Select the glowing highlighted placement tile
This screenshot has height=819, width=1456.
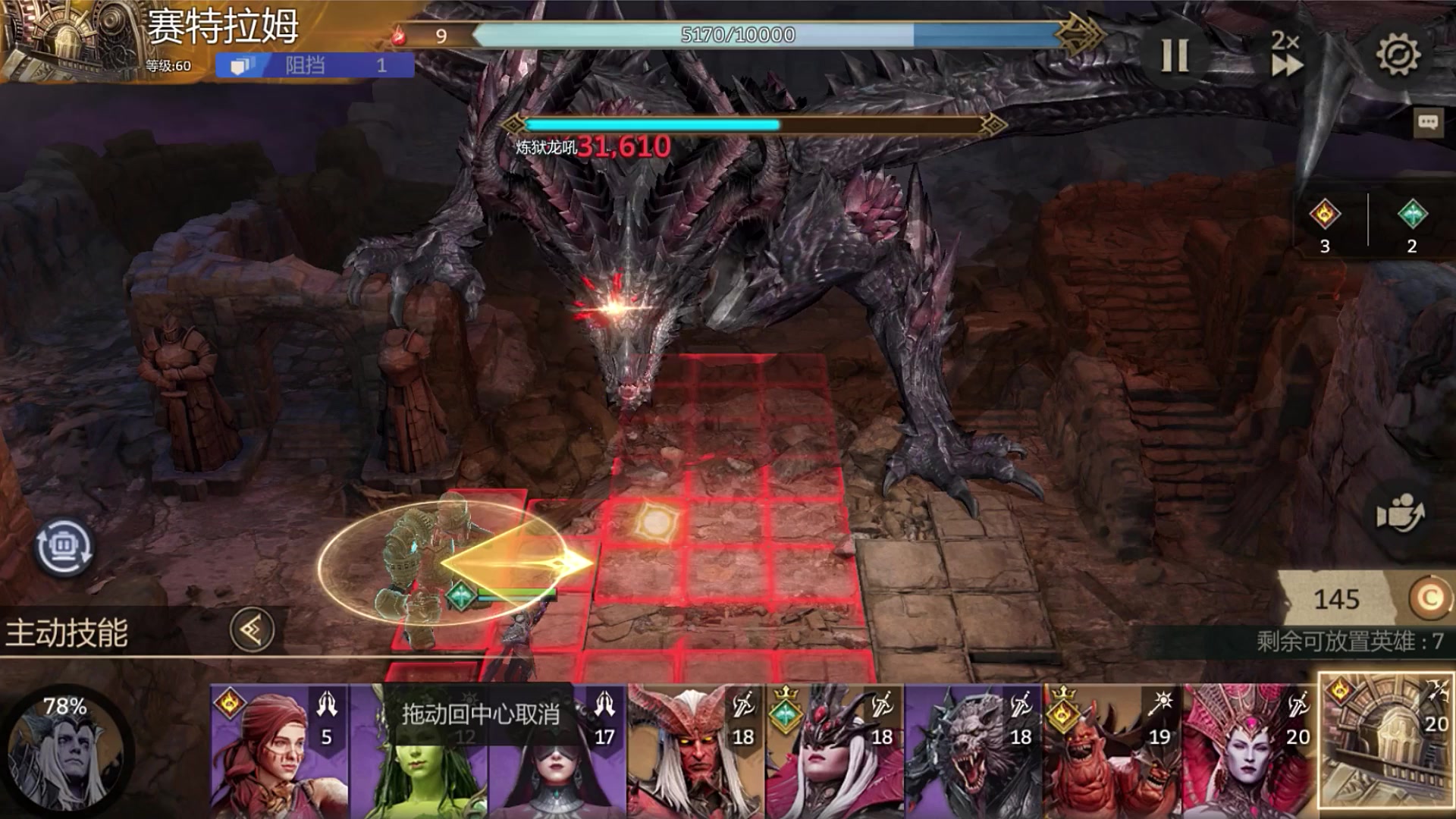click(652, 522)
